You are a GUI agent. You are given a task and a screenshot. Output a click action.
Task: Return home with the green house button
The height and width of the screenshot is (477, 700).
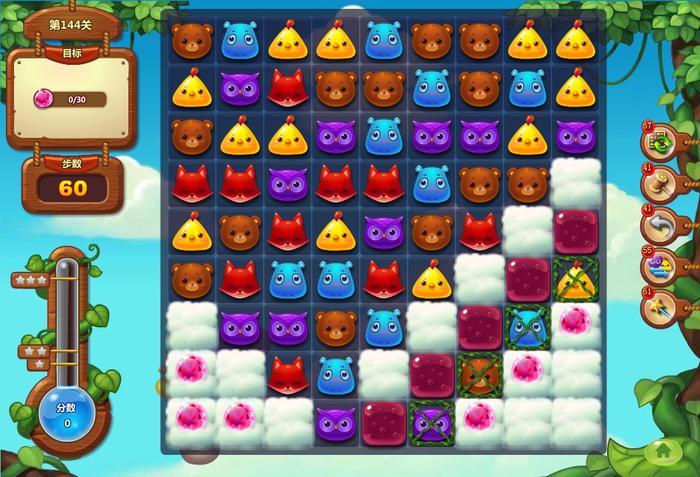tap(661, 452)
